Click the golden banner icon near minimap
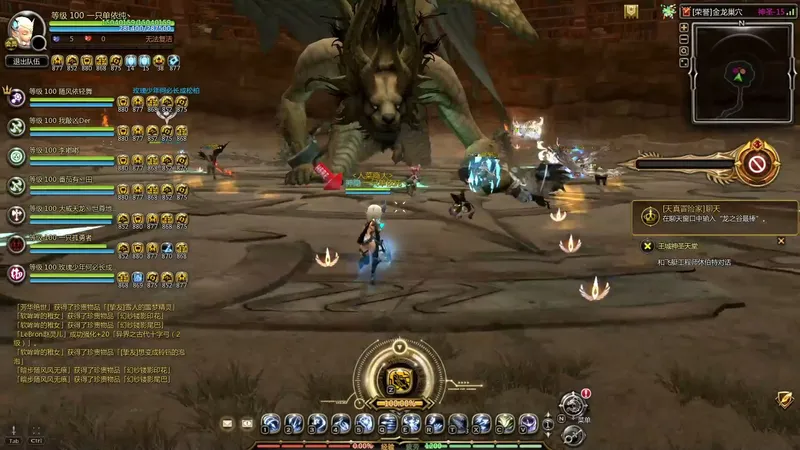The width and height of the screenshot is (800, 450). click(x=631, y=11)
